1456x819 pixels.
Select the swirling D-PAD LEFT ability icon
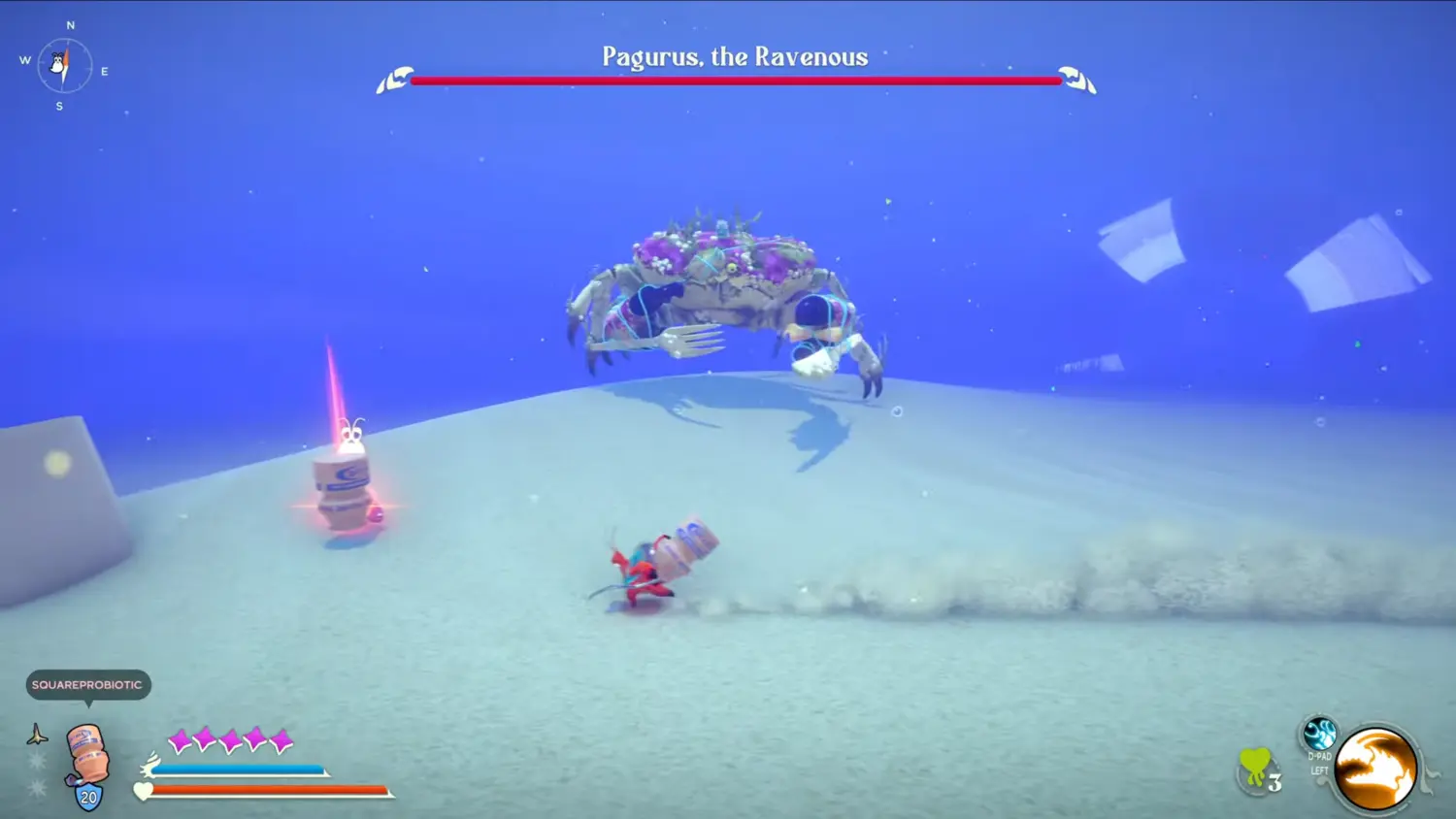1319,734
